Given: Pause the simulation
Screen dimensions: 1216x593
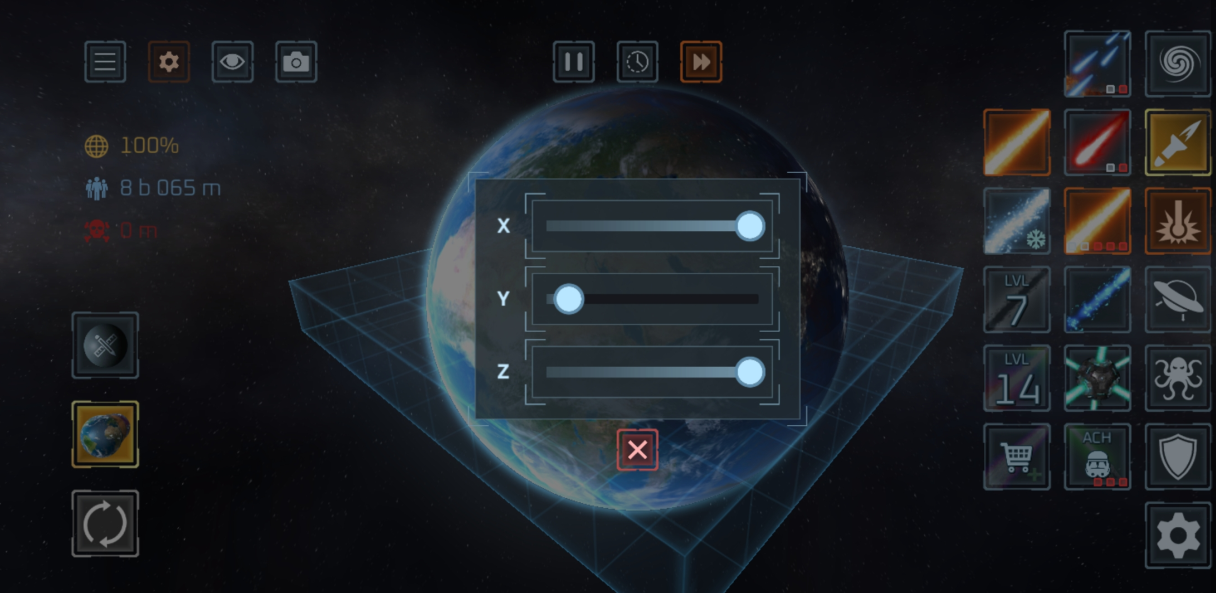Looking at the screenshot, I should [574, 62].
